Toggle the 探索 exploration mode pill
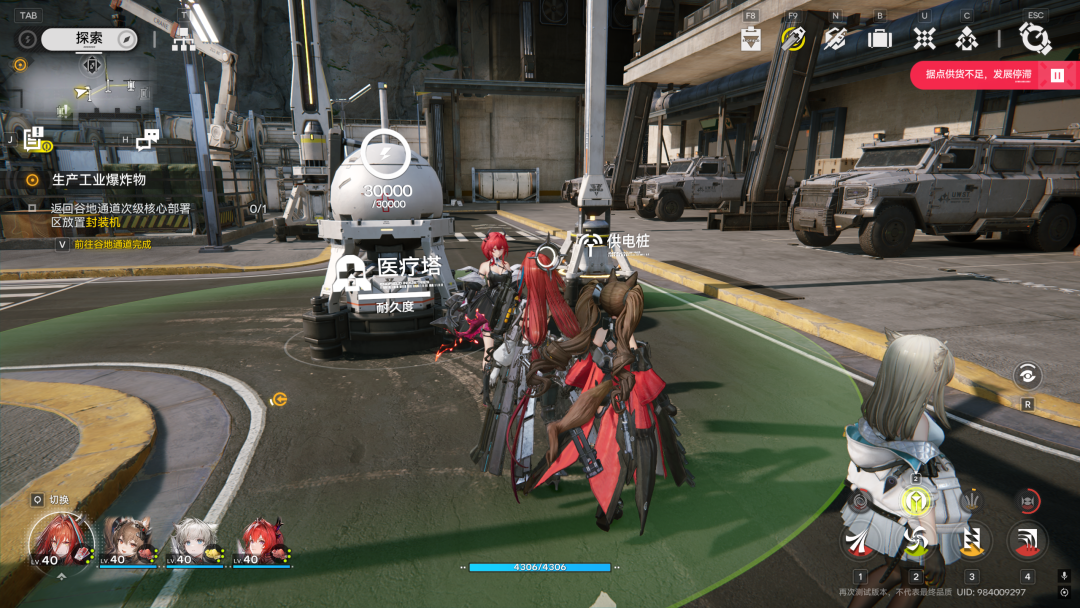This screenshot has height=608, width=1080. point(88,39)
